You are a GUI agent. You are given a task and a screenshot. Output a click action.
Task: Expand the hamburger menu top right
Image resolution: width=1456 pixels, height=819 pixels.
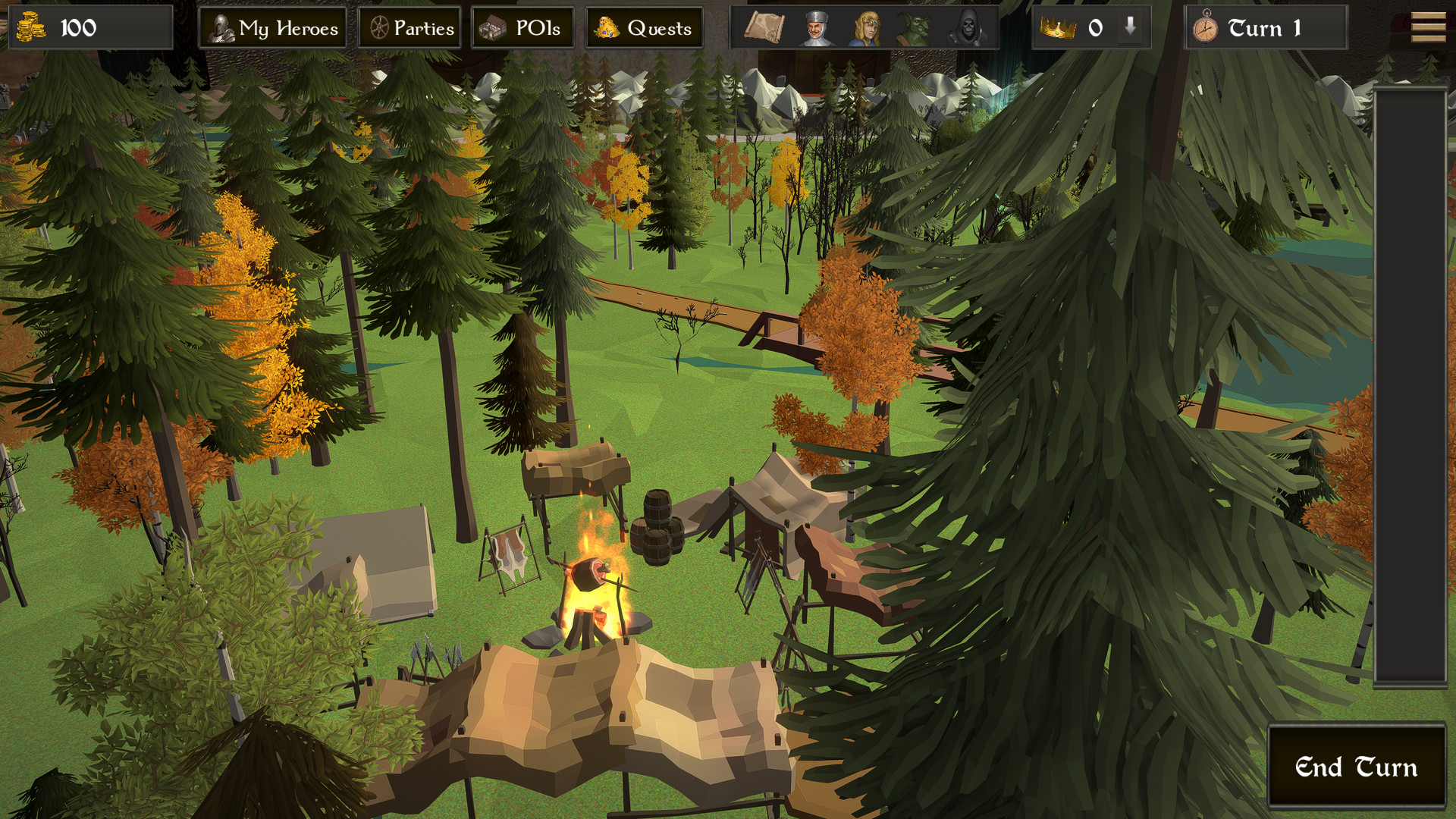coord(1429,28)
